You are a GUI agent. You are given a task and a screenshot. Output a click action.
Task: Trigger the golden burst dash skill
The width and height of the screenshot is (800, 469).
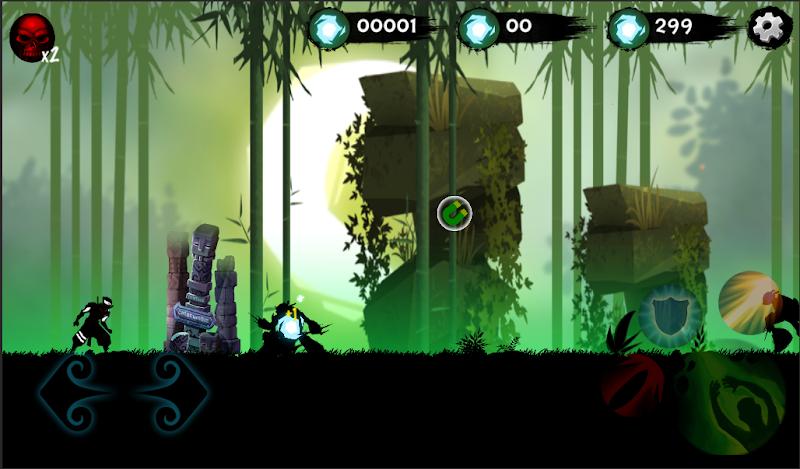click(x=750, y=303)
